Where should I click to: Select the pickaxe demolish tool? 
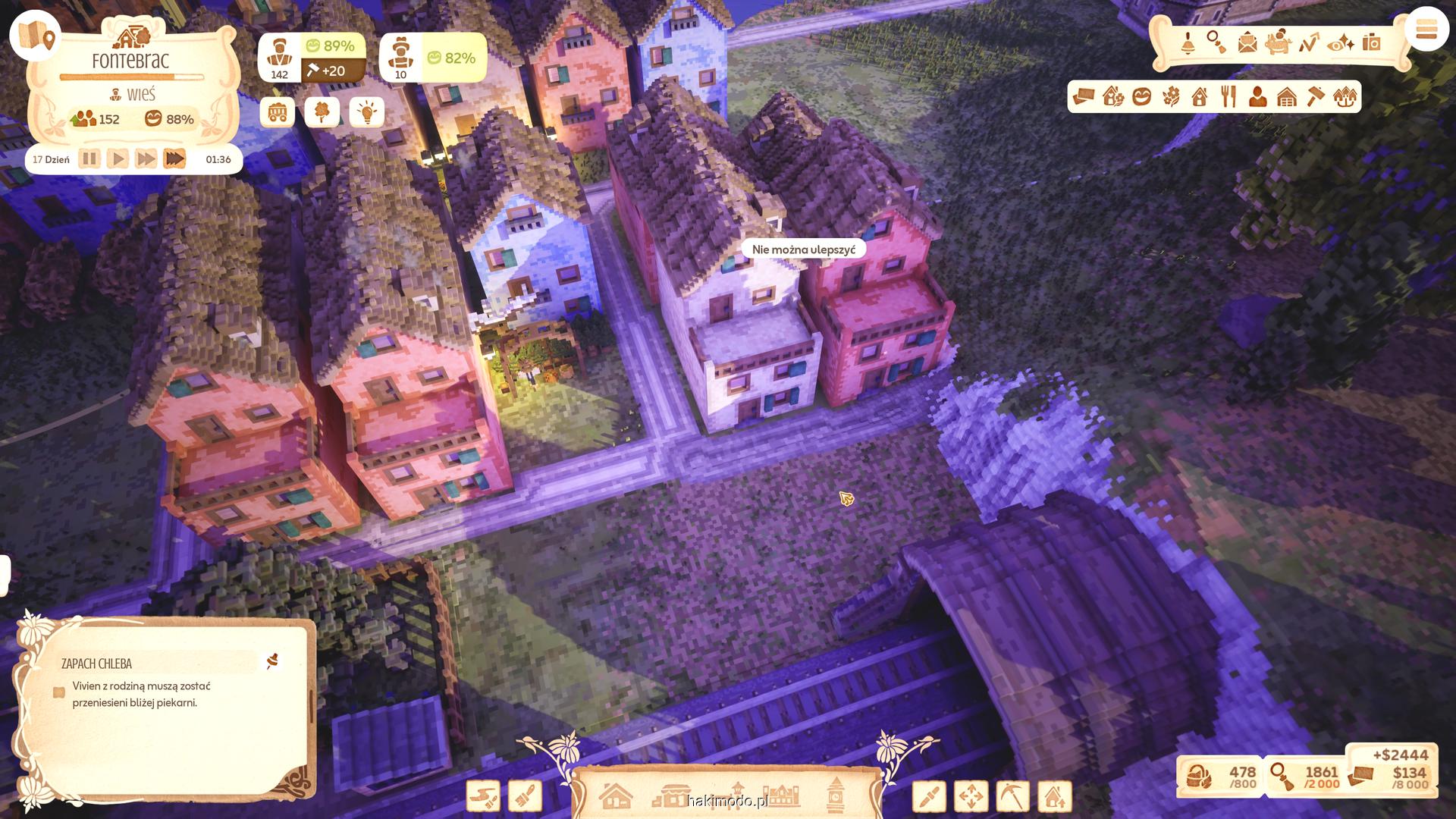pos(1012,797)
